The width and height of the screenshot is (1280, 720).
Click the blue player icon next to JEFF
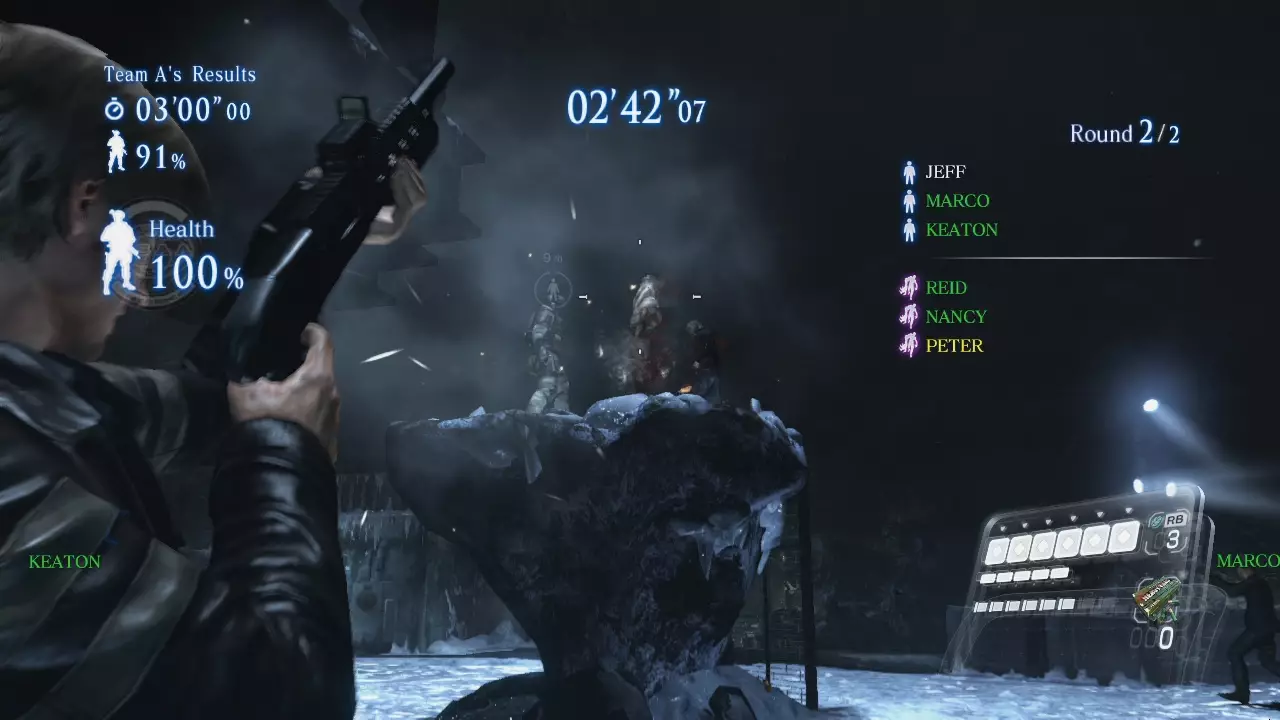click(910, 171)
